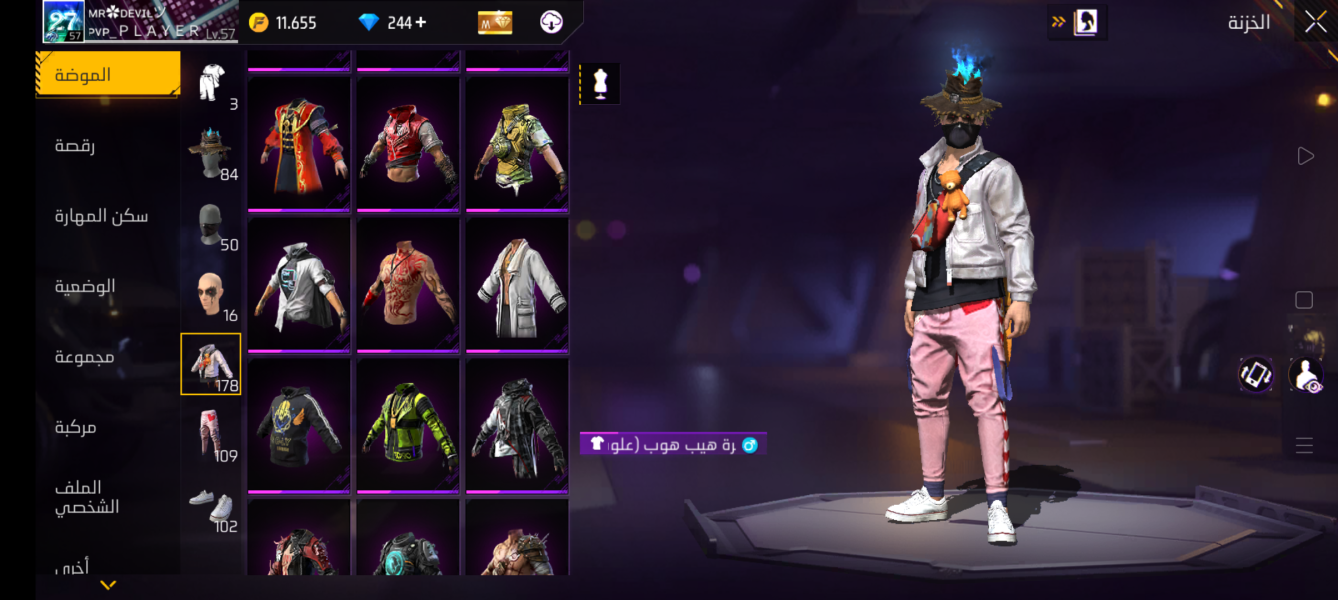This screenshot has width=1338, height=600.
Task: Select the neon green jacket top
Action: coord(408,423)
